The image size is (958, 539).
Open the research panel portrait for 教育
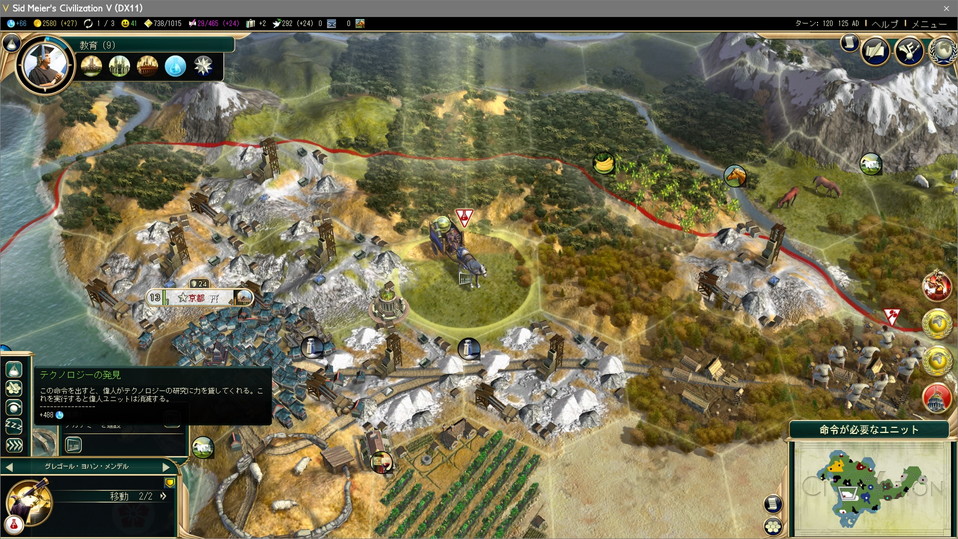pos(45,65)
